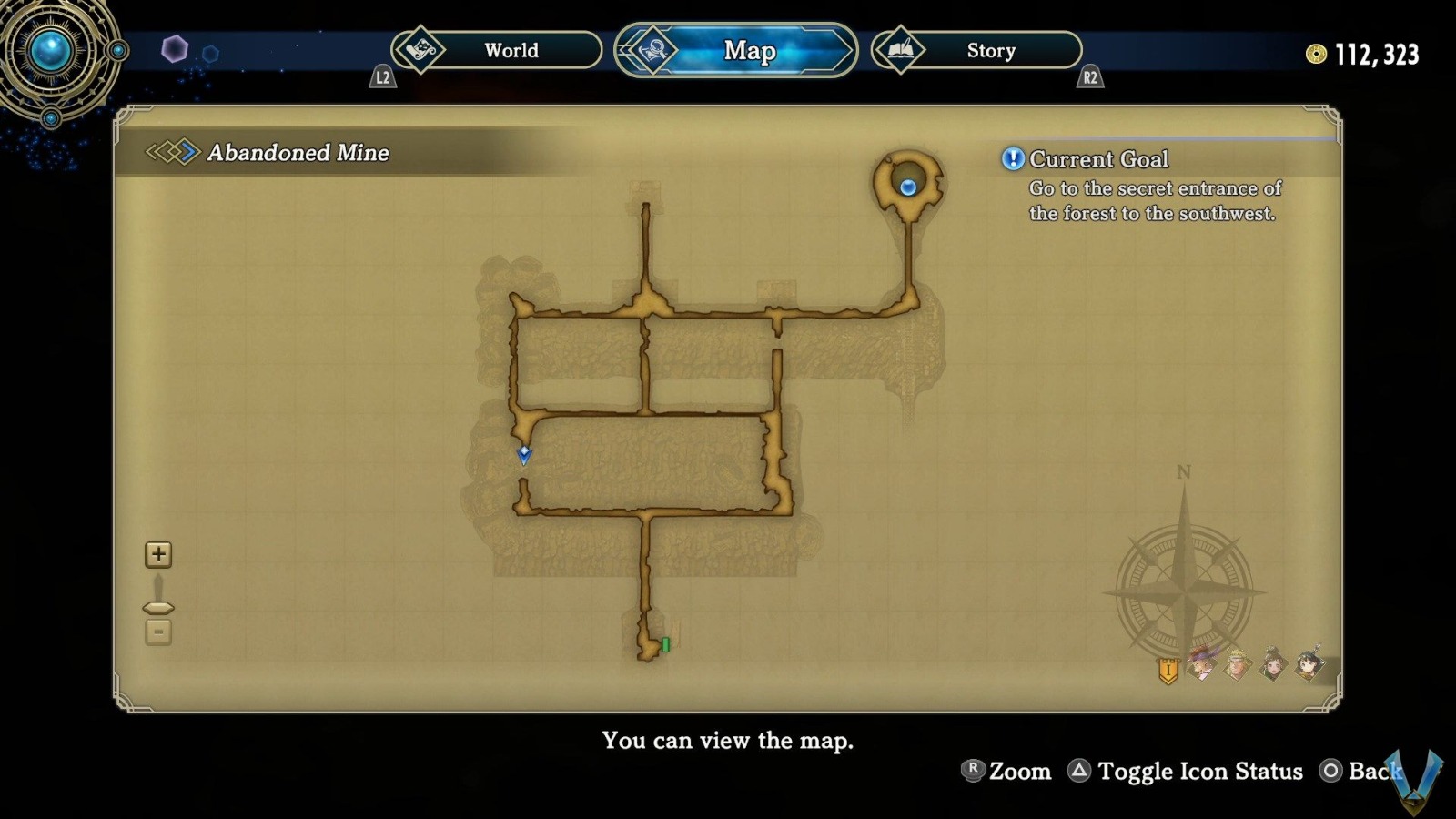
Task: Click the quest banner with Roman numeral I
Action: click(1168, 669)
